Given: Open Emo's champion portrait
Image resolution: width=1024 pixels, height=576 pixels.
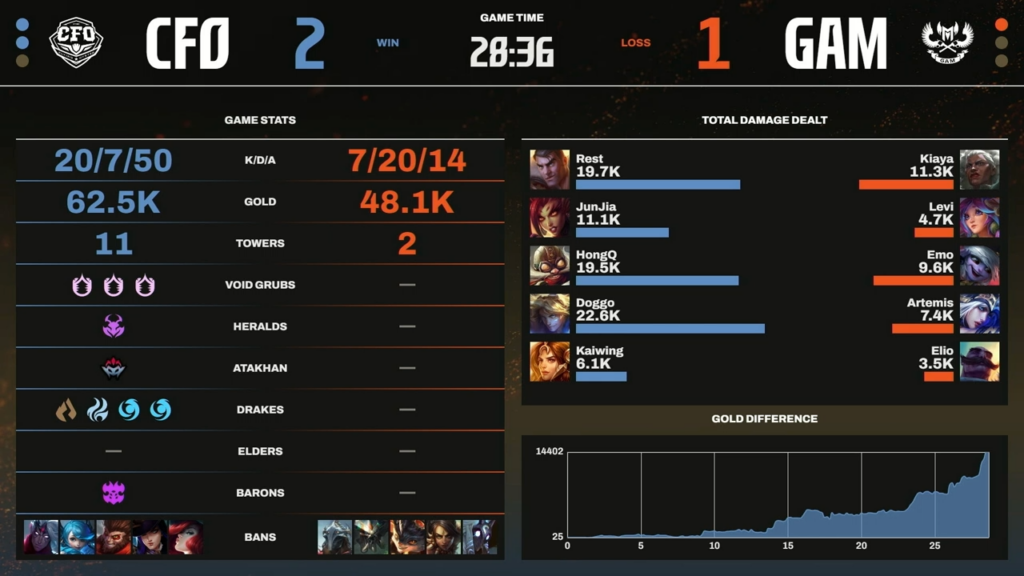Looking at the screenshot, I should 979,265.
